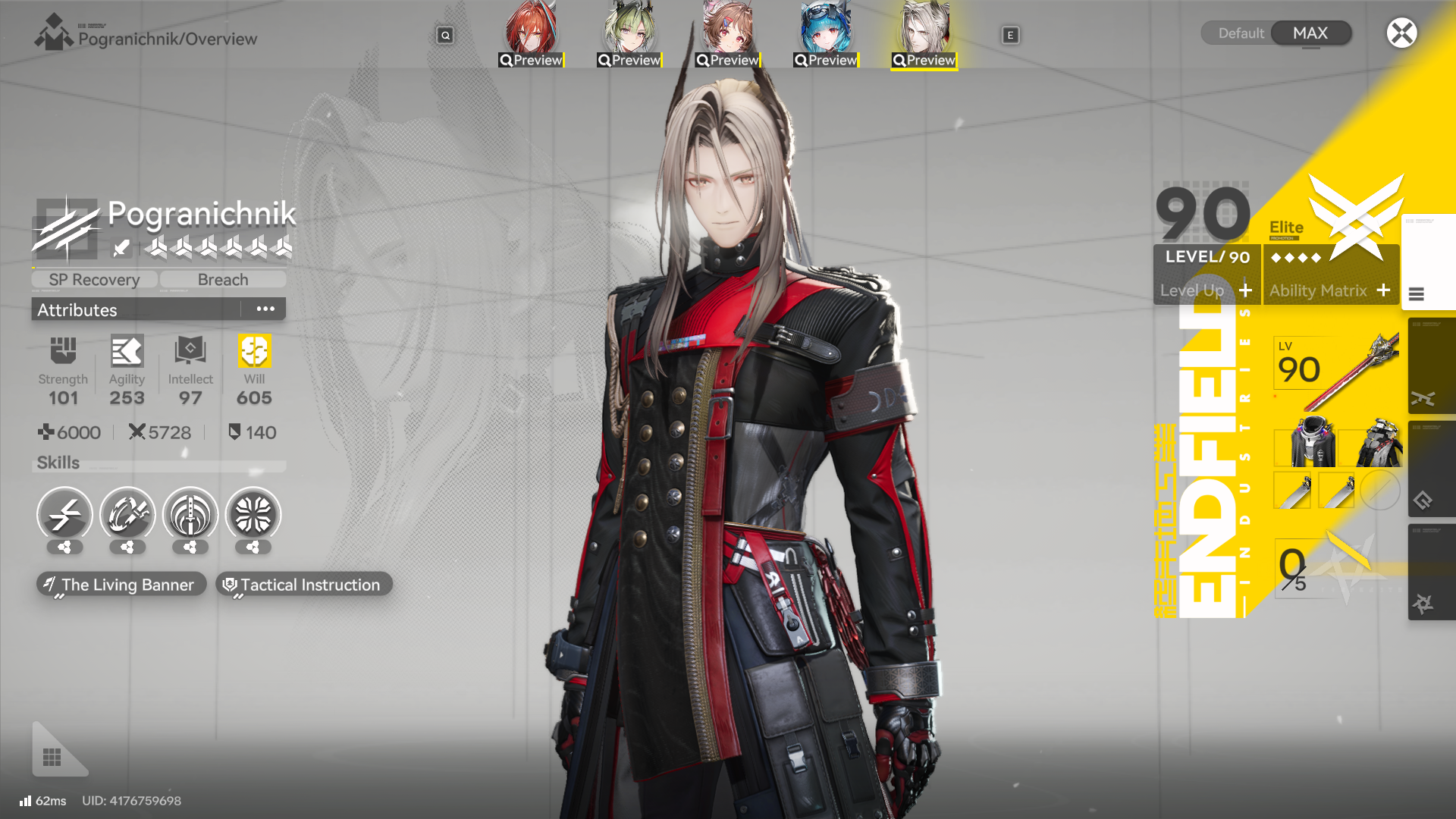Select Pogranichnik's first skill icon

[x=64, y=514]
